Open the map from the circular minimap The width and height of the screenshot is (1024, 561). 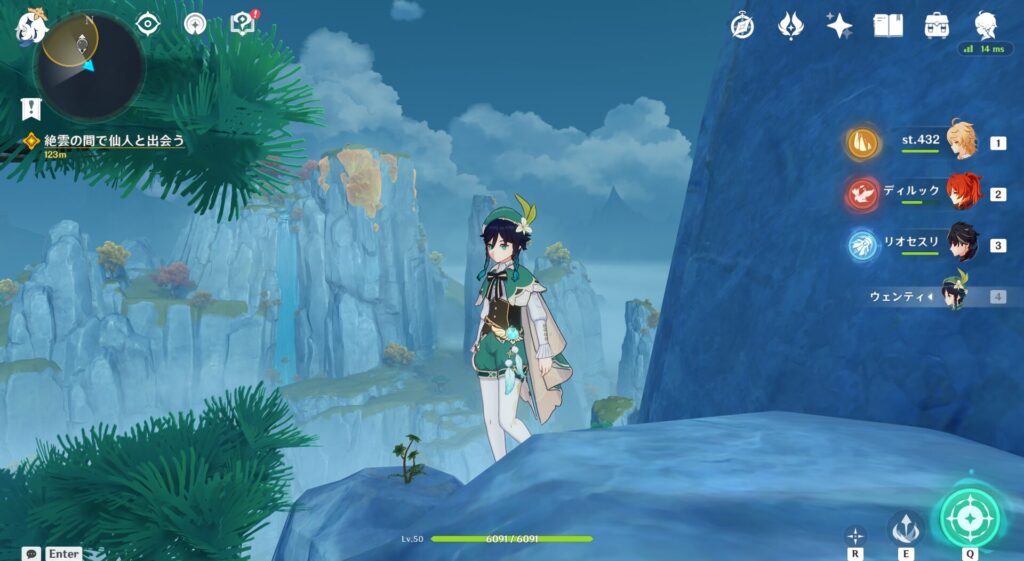click(x=89, y=66)
